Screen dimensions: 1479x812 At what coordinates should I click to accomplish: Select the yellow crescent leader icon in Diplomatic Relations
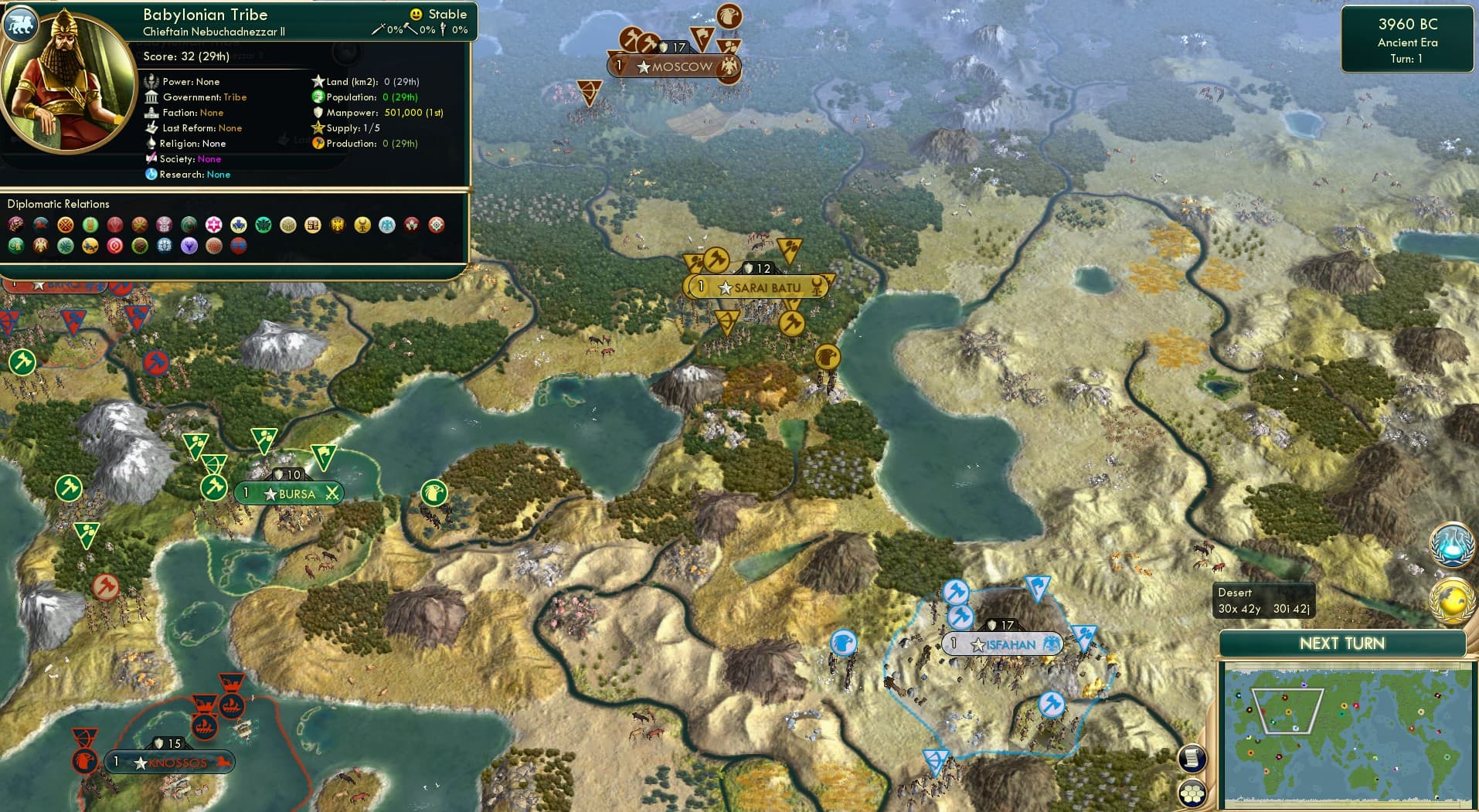361,224
